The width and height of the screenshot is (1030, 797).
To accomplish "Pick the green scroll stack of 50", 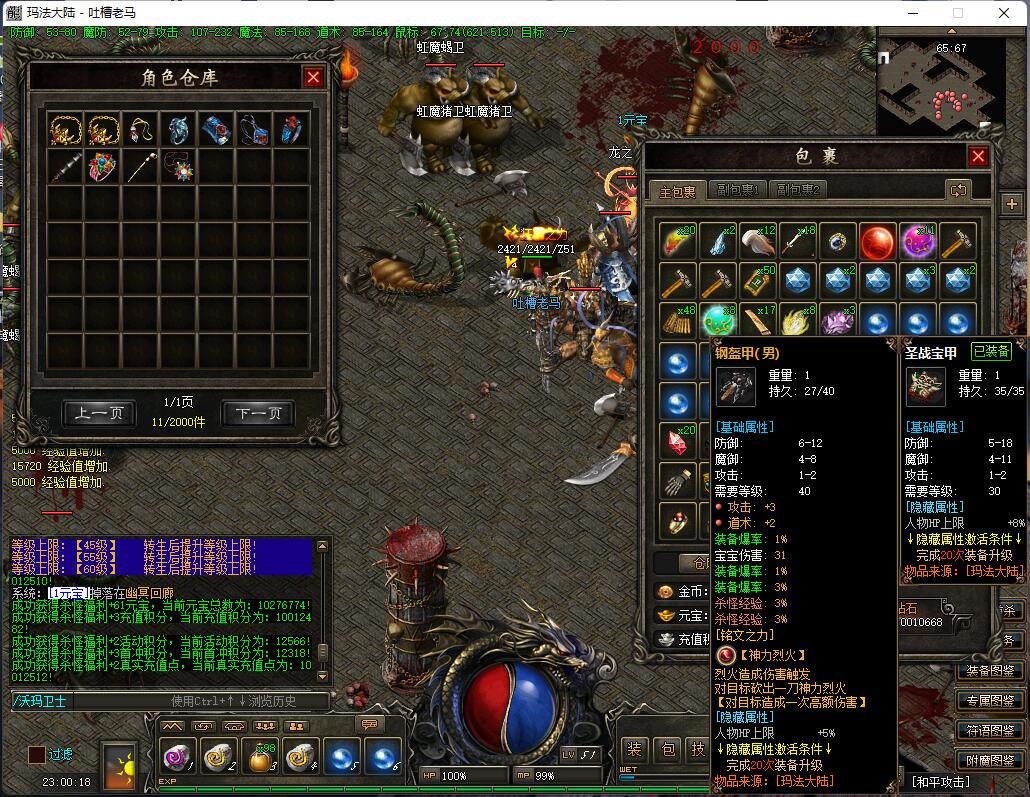I will click(757, 281).
